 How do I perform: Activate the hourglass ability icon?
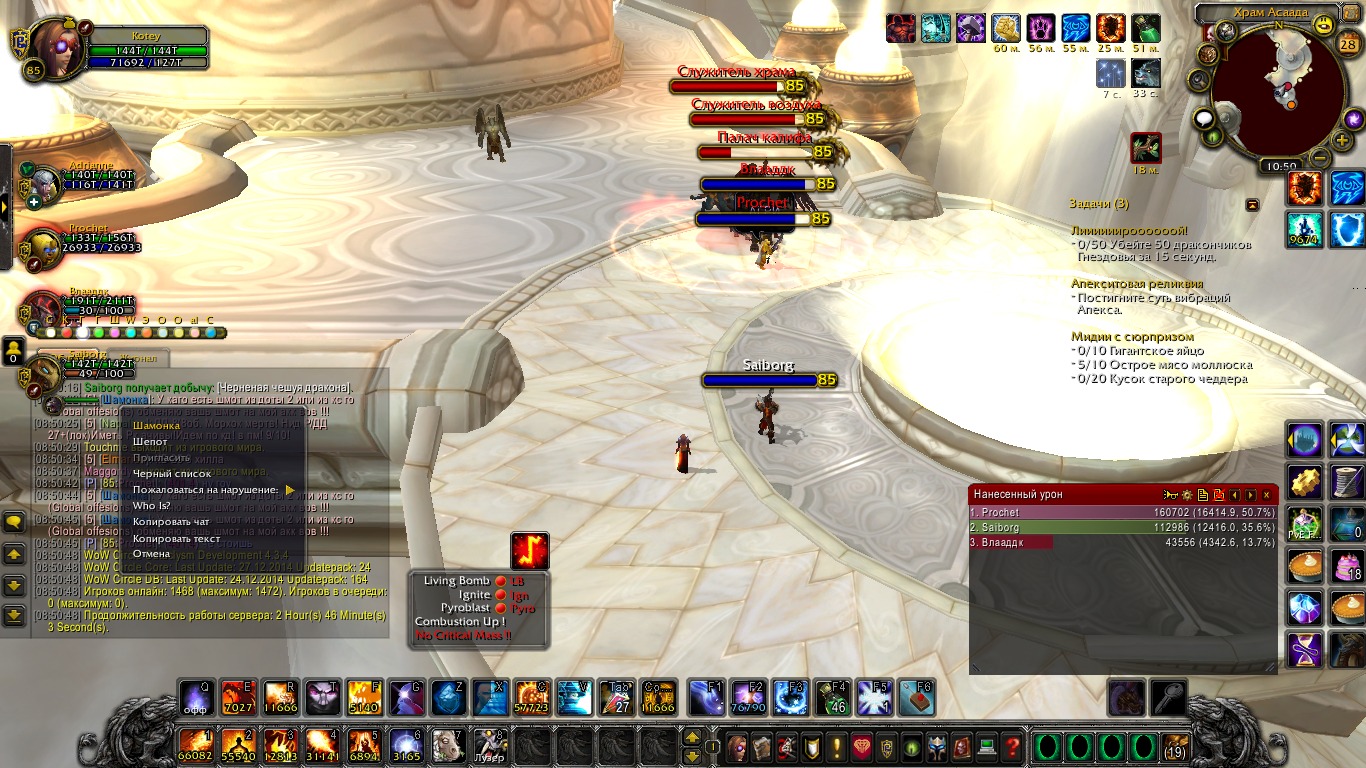pyautogui.click(x=1304, y=649)
